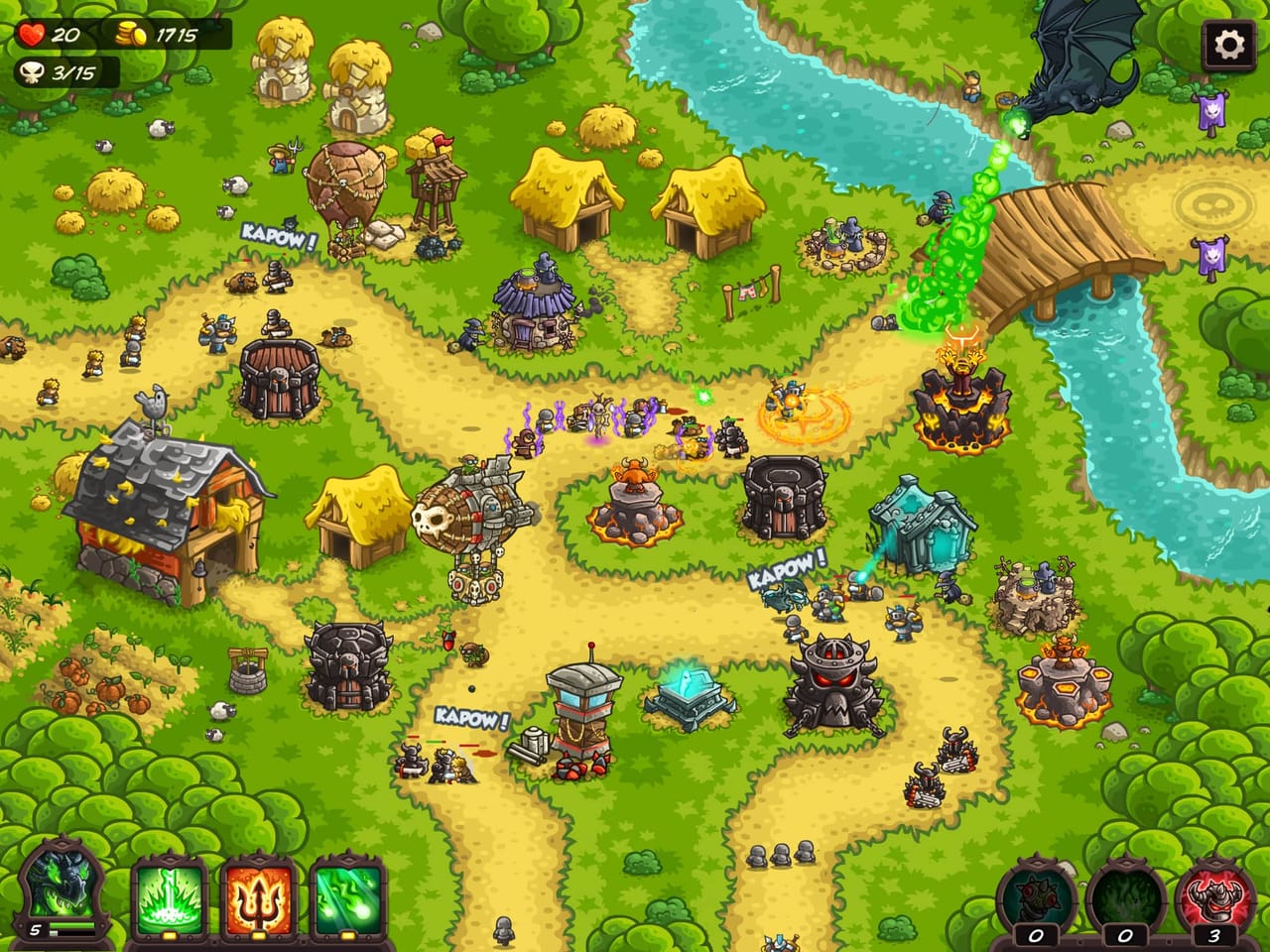Check the skull wave counter showing 3/15
Screen dimensions: 1270x952
click(x=55, y=71)
